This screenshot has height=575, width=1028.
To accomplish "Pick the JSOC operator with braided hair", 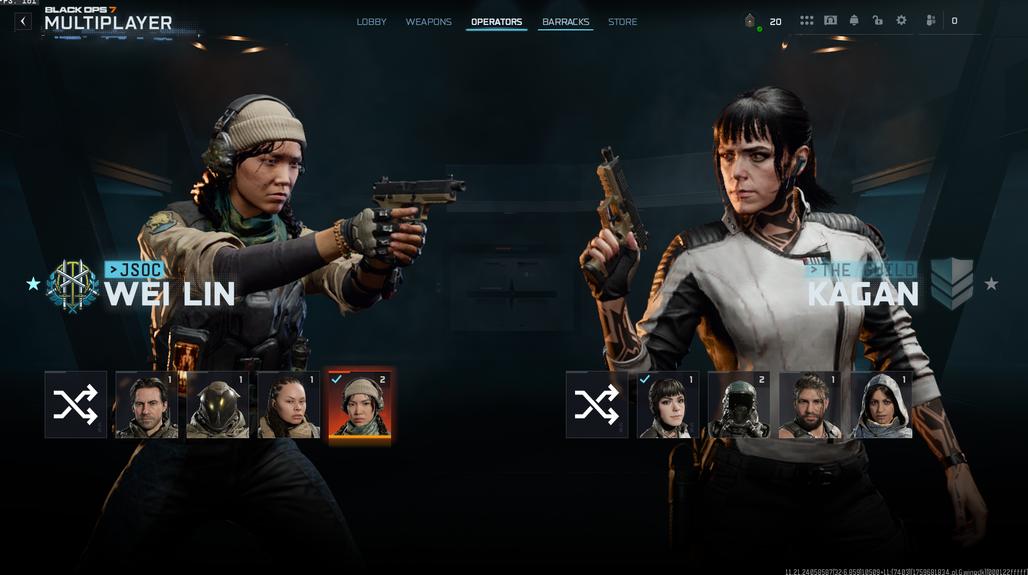I will pyautogui.click(x=288, y=405).
